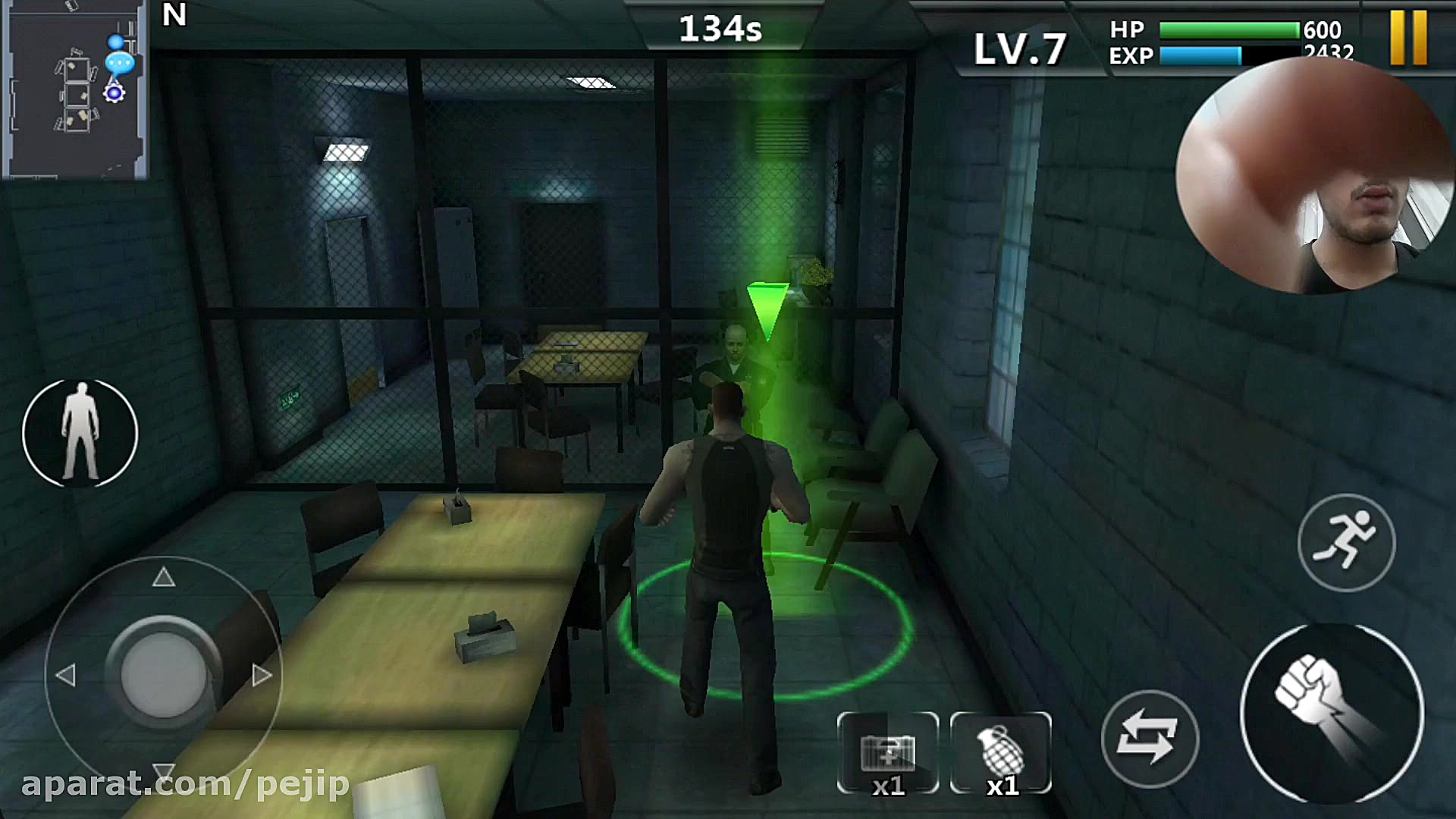Use the medkit item slot
The image size is (1456, 819).
click(x=888, y=753)
